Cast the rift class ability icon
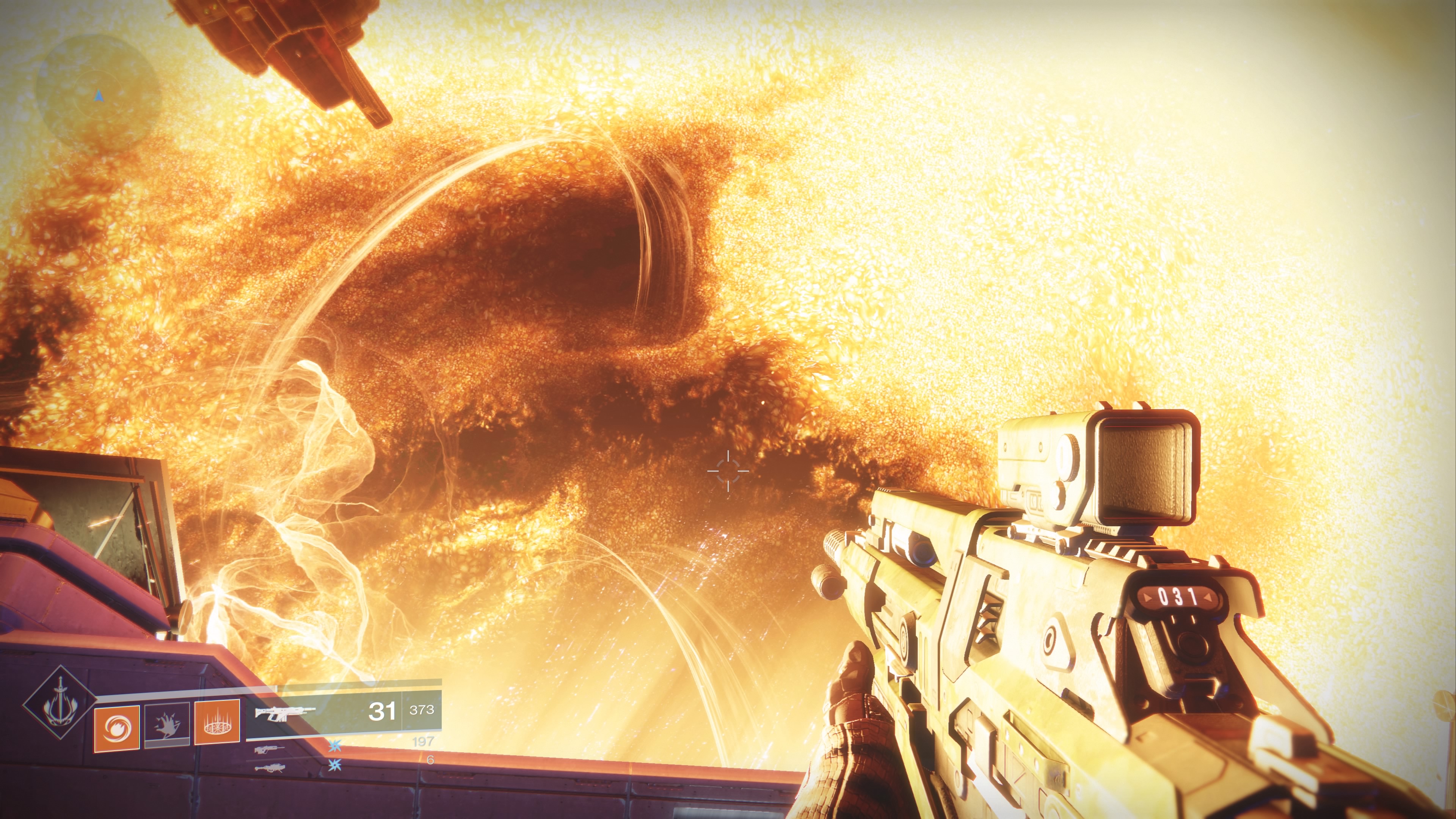This screenshot has width=1456, height=819. (217, 722)
